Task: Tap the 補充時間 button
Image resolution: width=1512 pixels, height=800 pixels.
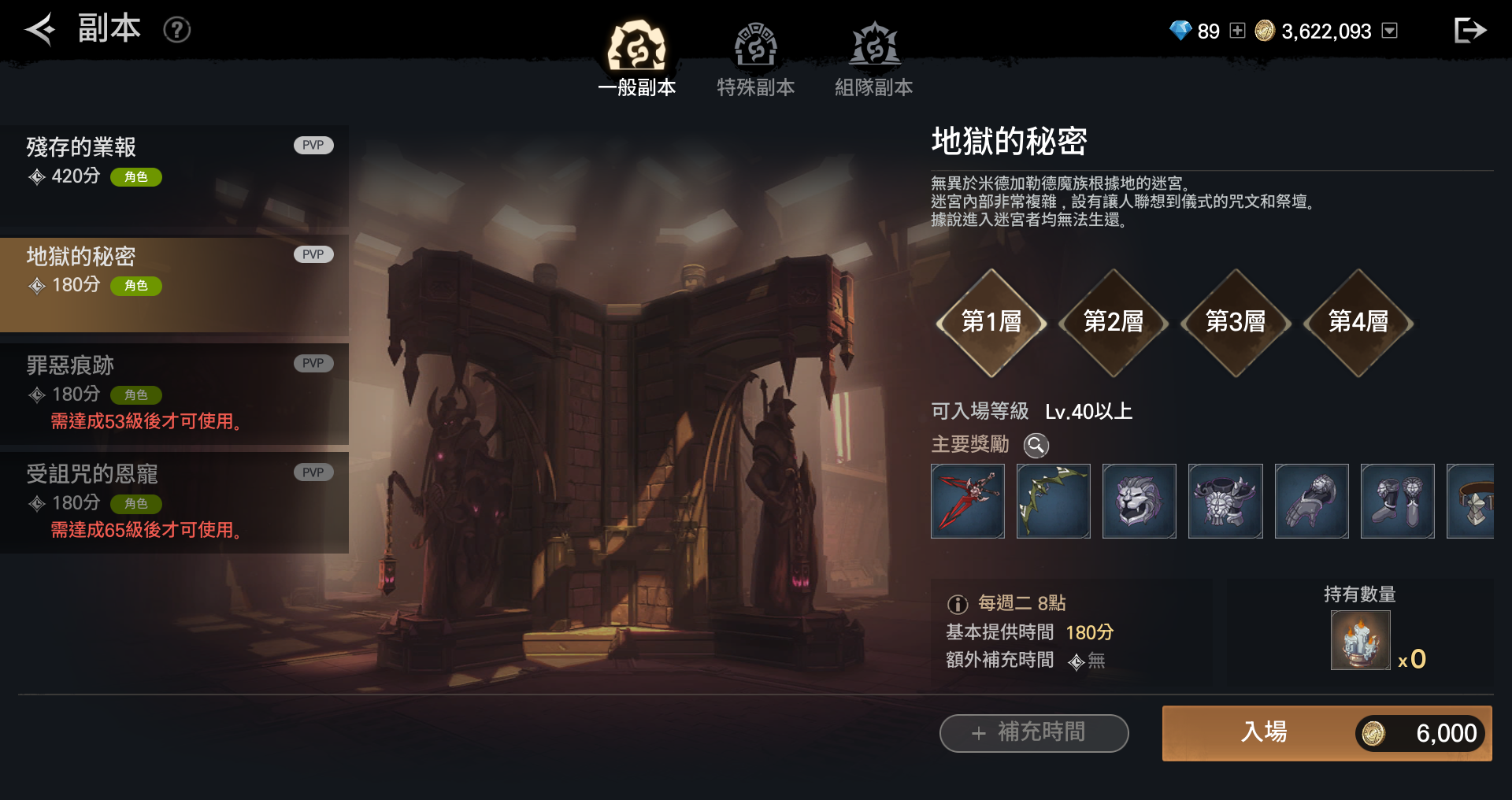Action: 1033,733
